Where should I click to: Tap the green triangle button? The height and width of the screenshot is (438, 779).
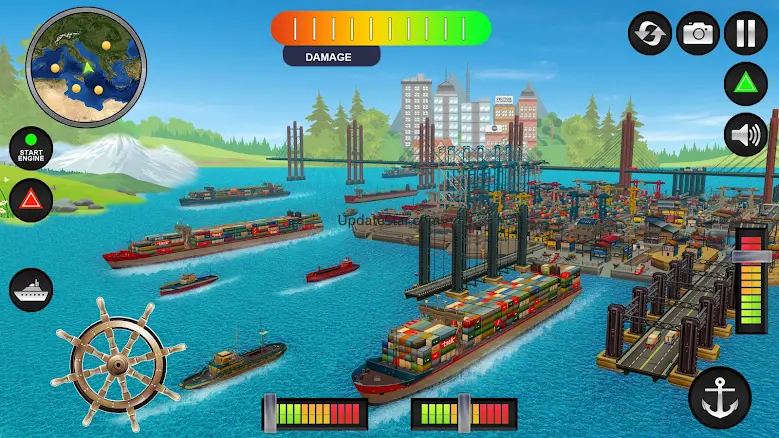tap(746, 83)
